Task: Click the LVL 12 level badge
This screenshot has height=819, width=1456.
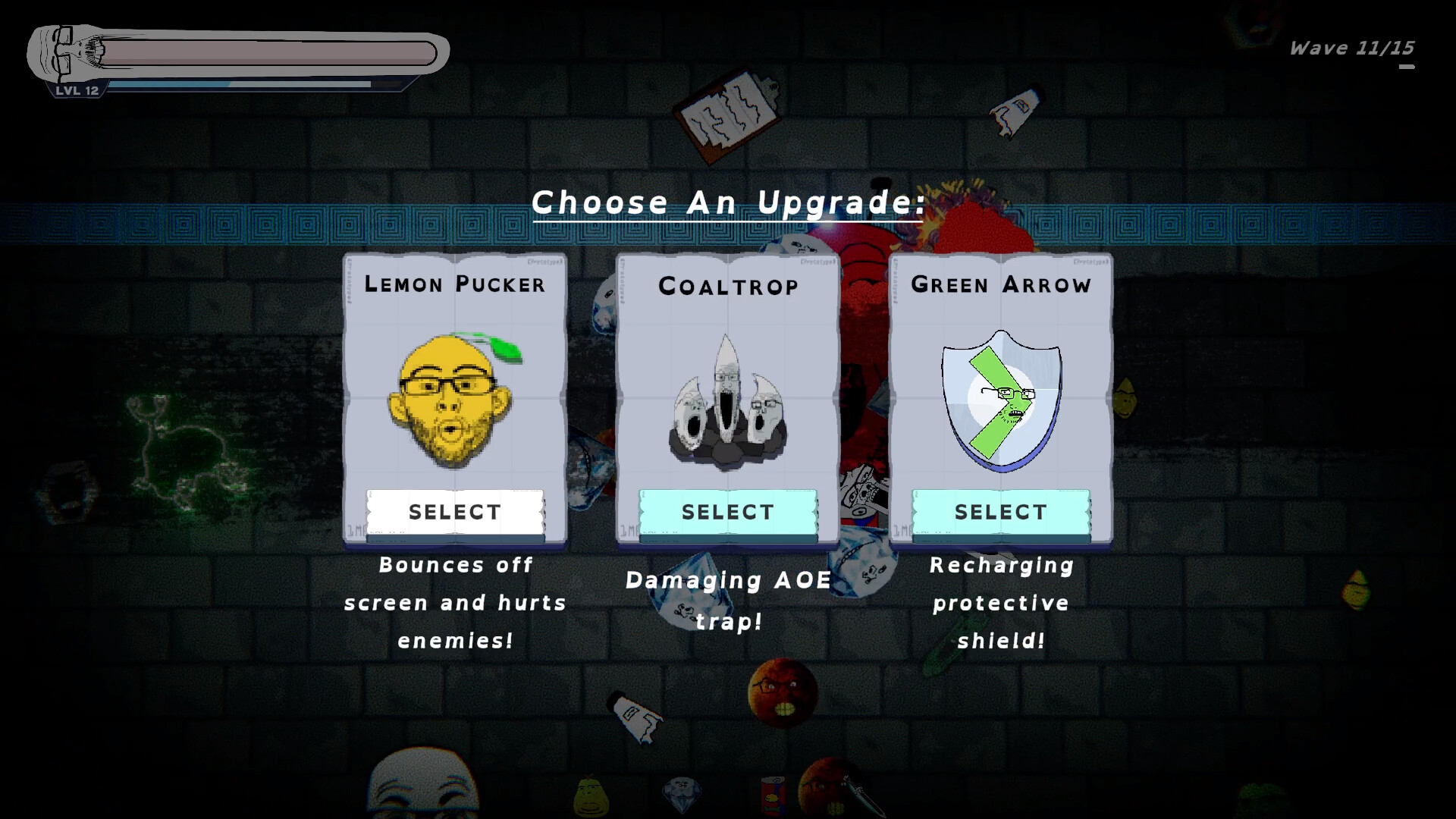Action: point(78,91)
